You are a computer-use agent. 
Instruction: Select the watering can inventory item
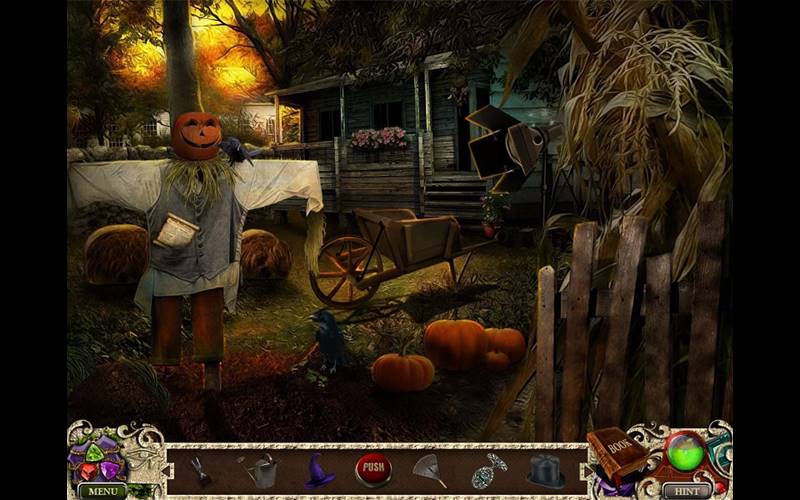click(262, 470)
